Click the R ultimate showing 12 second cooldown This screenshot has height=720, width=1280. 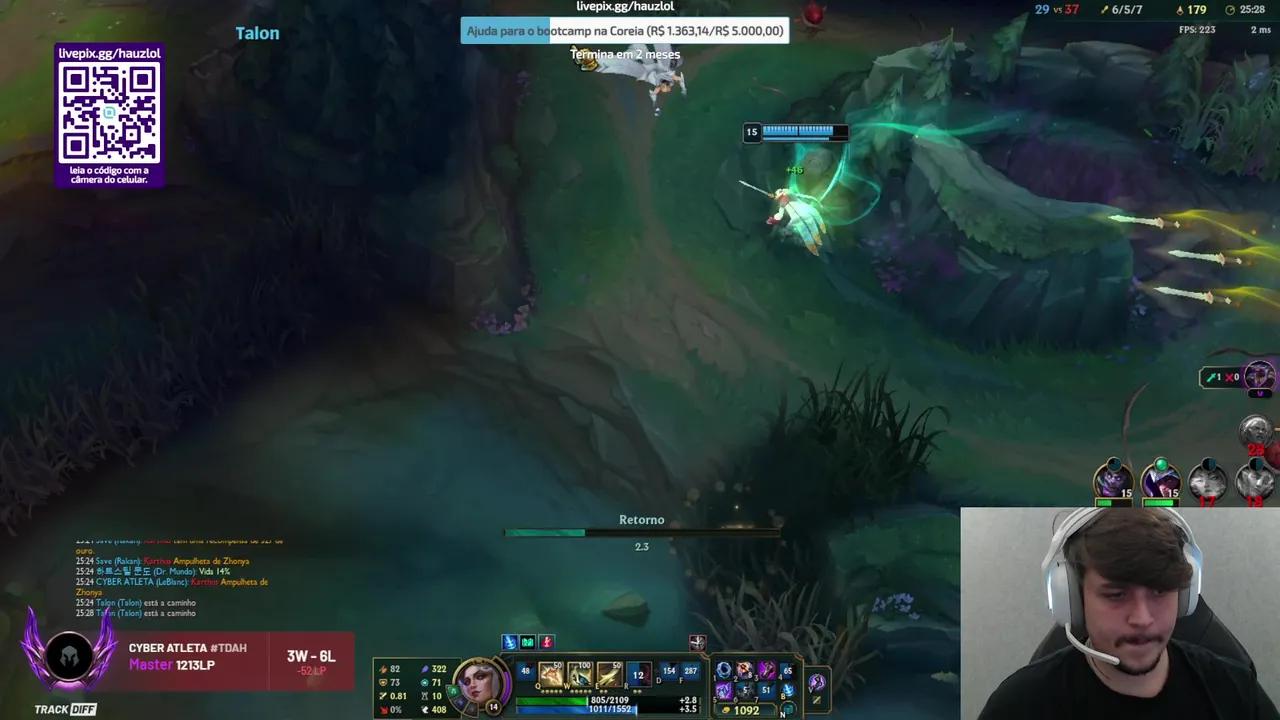point(637,675)
